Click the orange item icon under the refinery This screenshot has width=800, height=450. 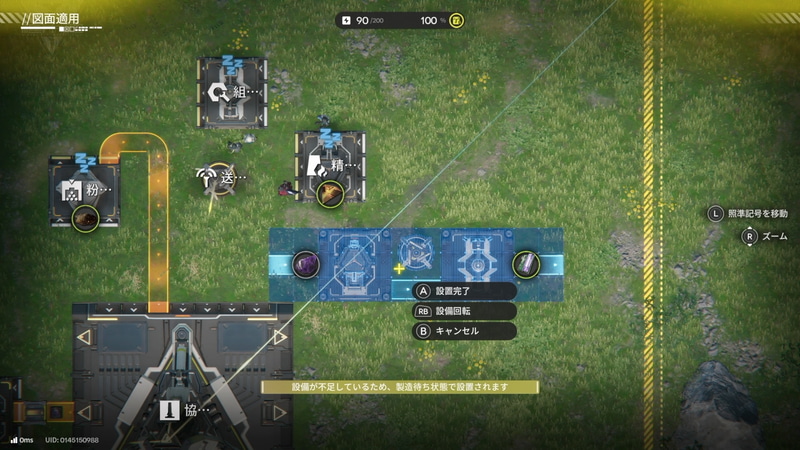(330, 193)
